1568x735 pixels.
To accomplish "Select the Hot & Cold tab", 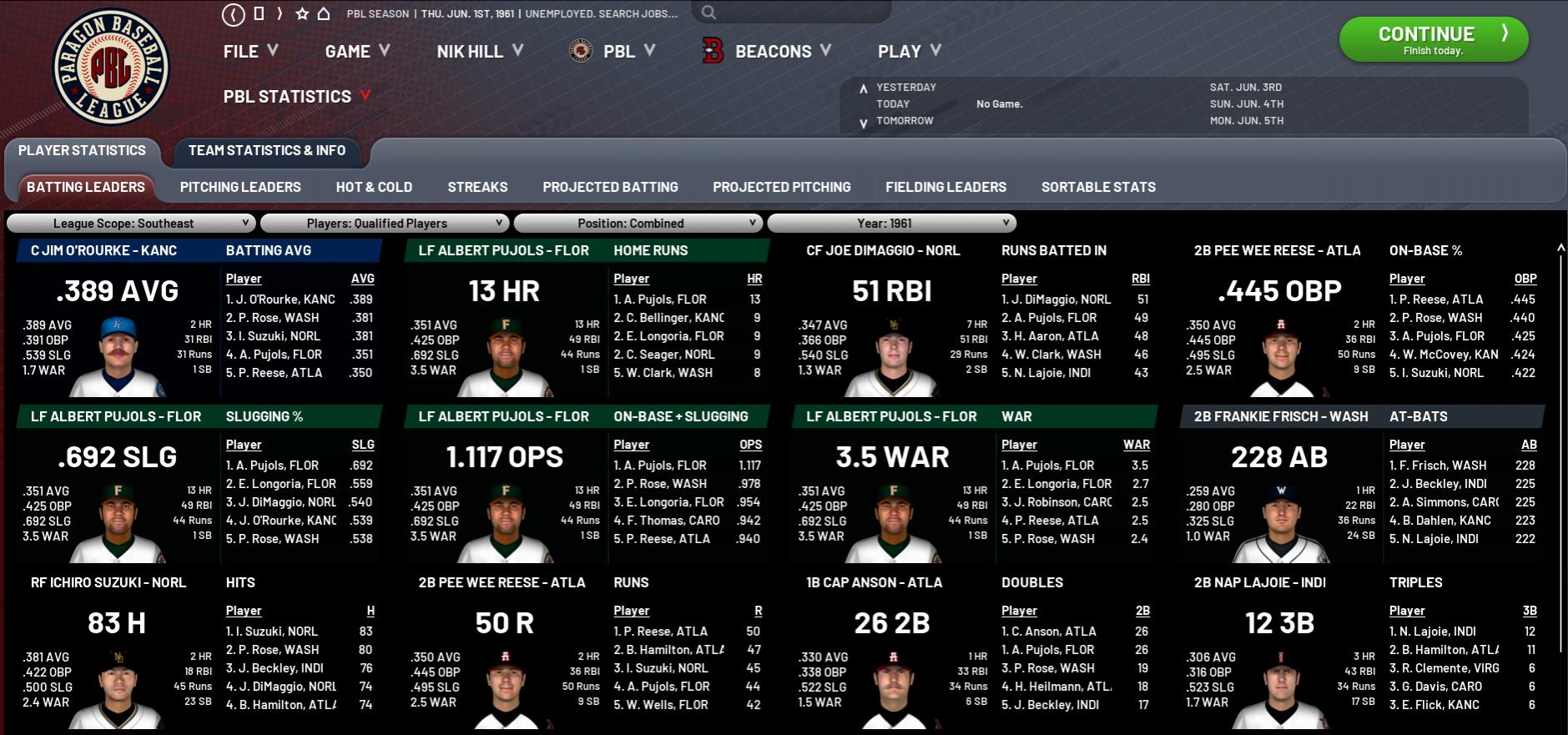I will [374, 187].
